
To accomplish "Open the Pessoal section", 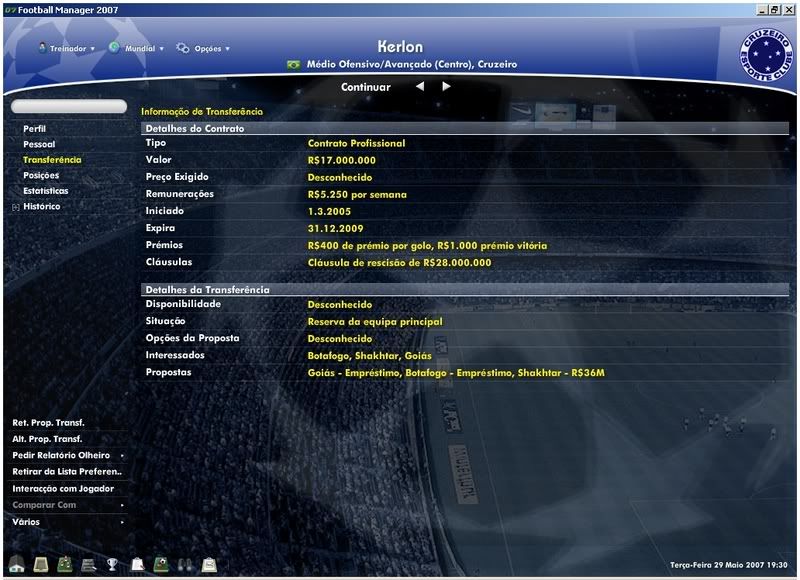I will [39, 144].
